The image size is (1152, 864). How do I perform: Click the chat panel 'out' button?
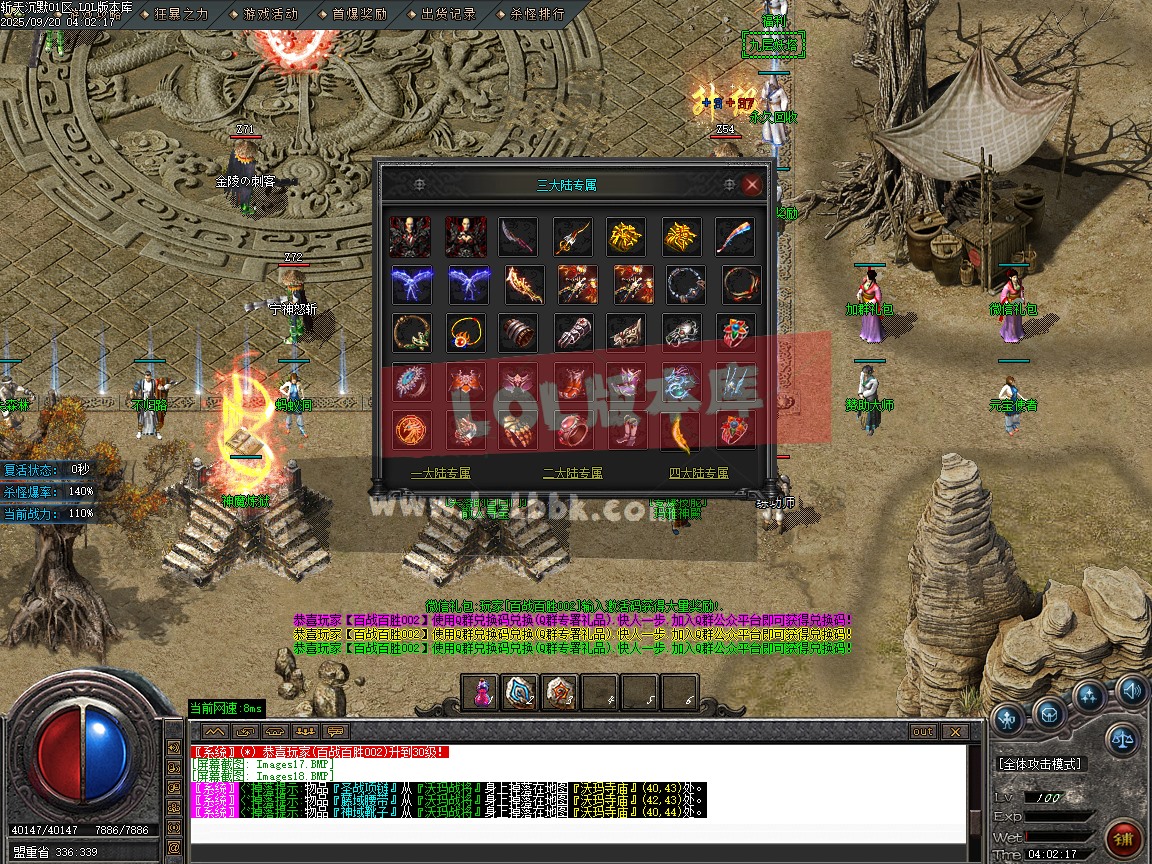[922, 732]
